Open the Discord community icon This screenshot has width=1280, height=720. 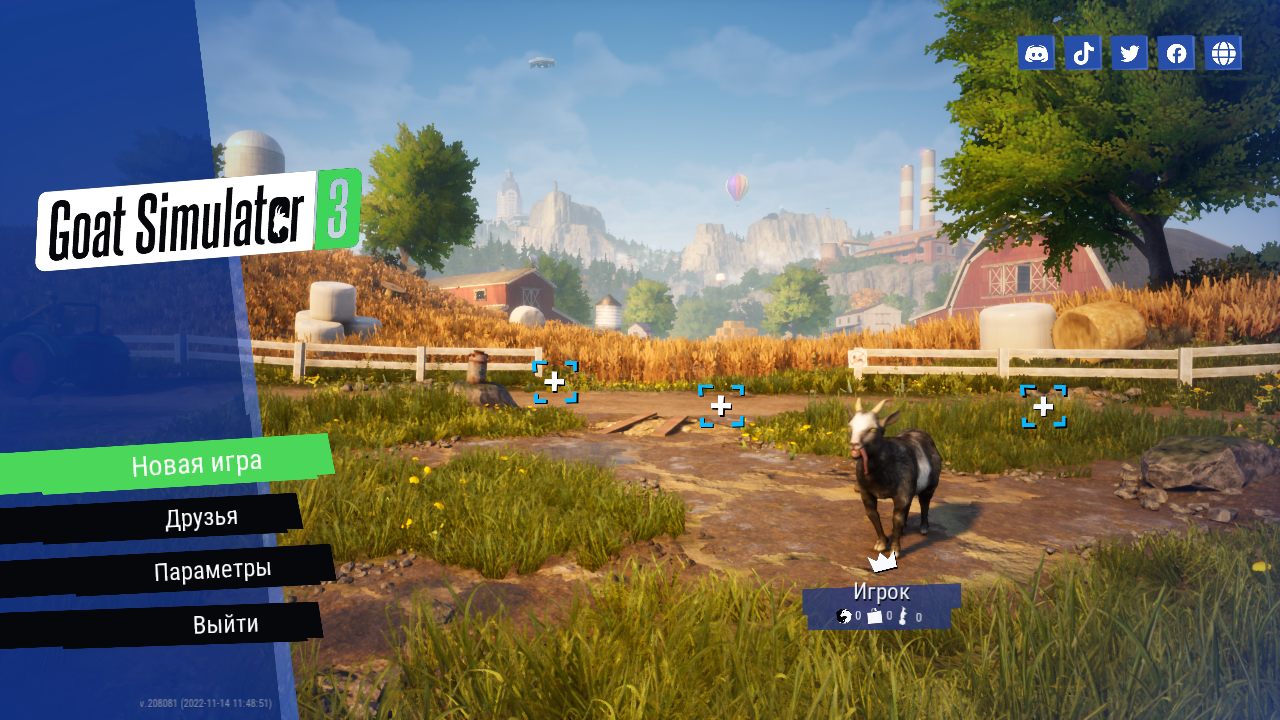(x=1035, y=53)
